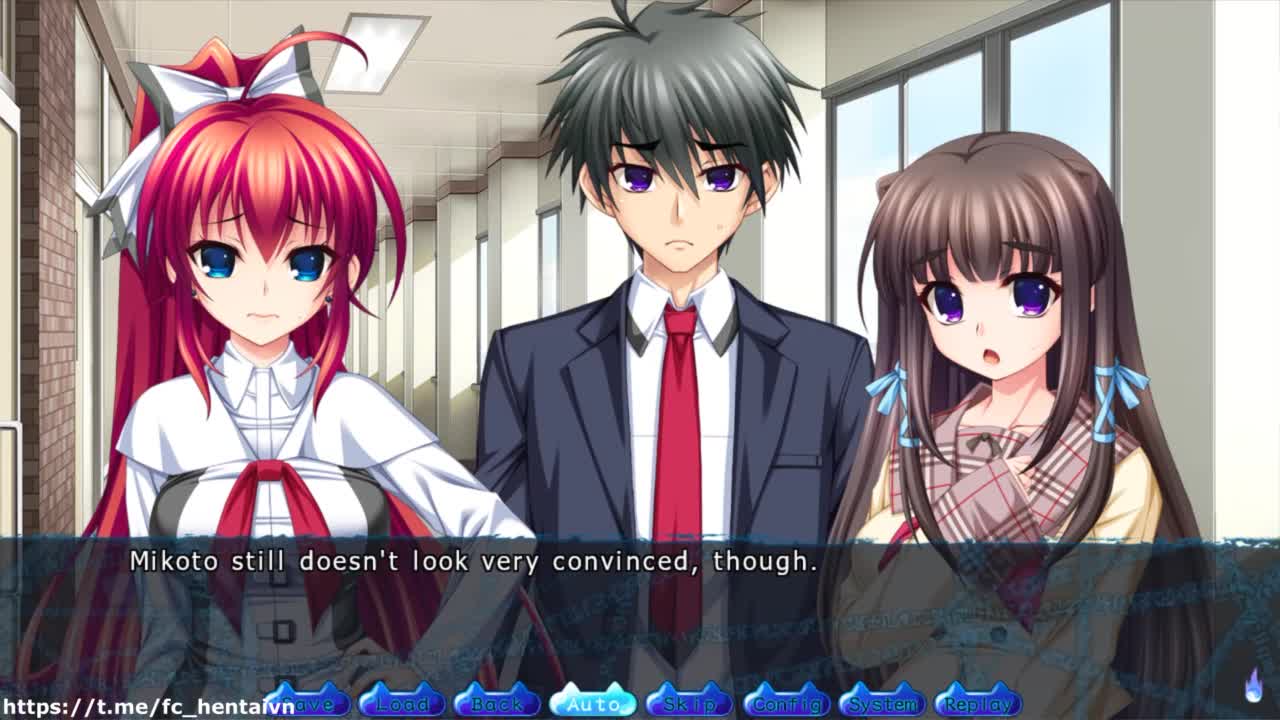Go back with the Back button
1280x720 pixels.
point(497,703)
